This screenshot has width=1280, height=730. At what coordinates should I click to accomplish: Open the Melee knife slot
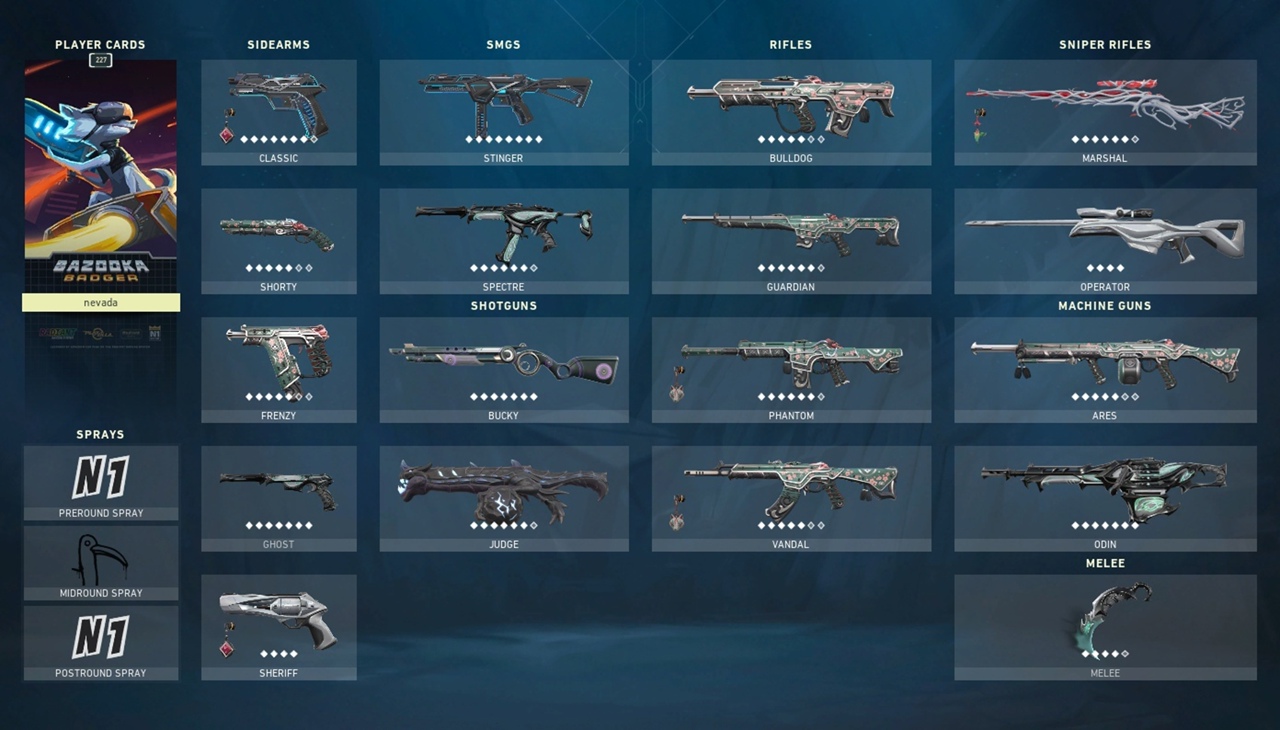(x=1105, y=626)
